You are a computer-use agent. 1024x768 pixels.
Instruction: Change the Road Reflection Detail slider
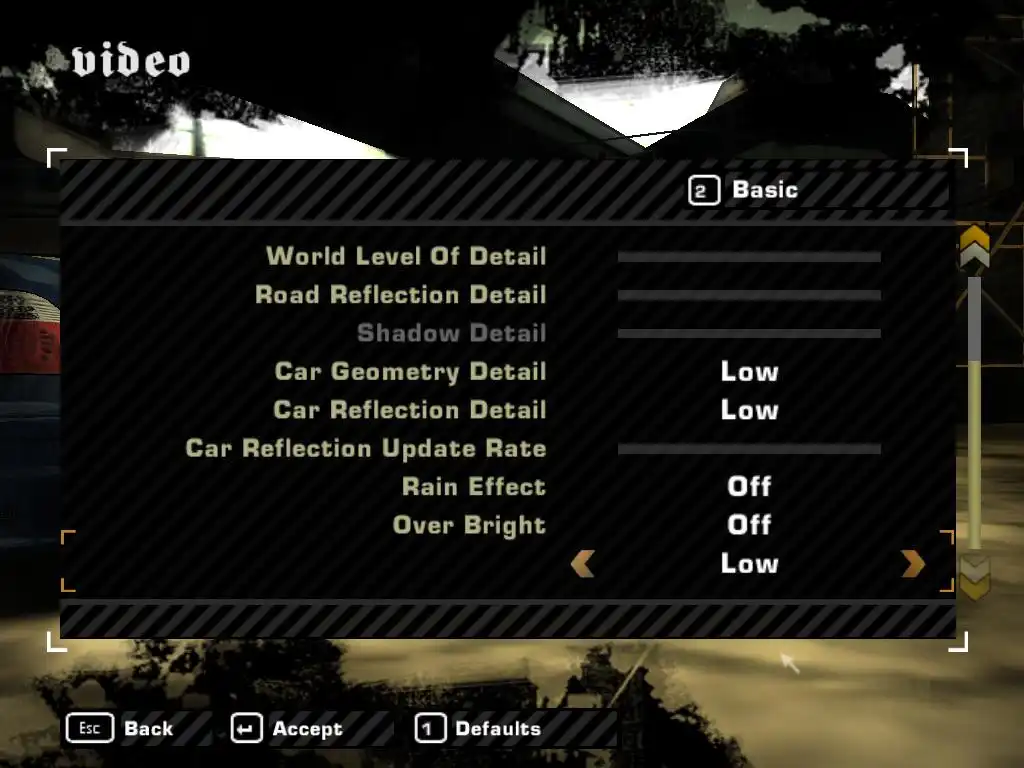[x=749, y=295]
